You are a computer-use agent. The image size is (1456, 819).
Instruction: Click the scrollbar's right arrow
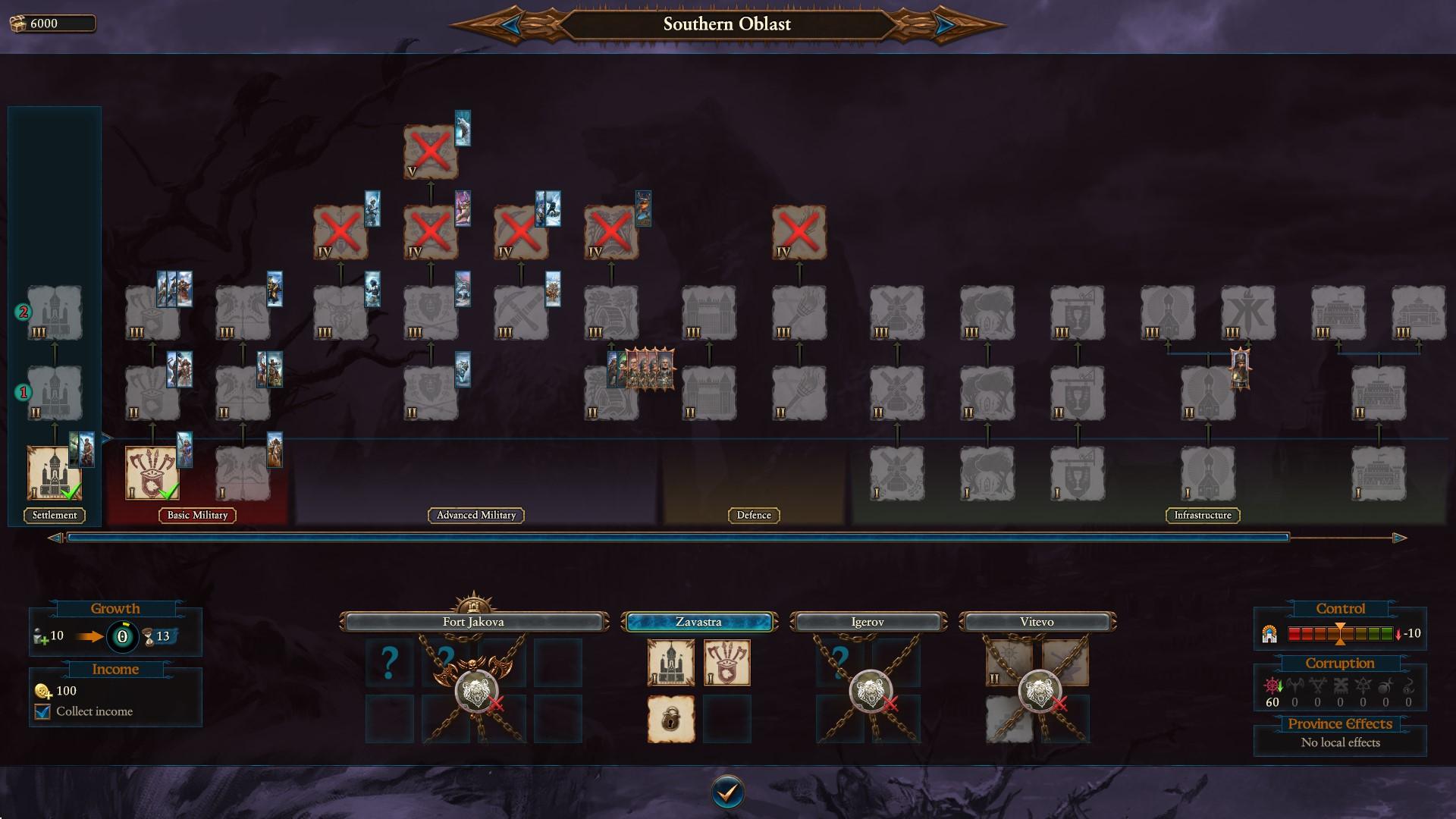(1399, 538)
